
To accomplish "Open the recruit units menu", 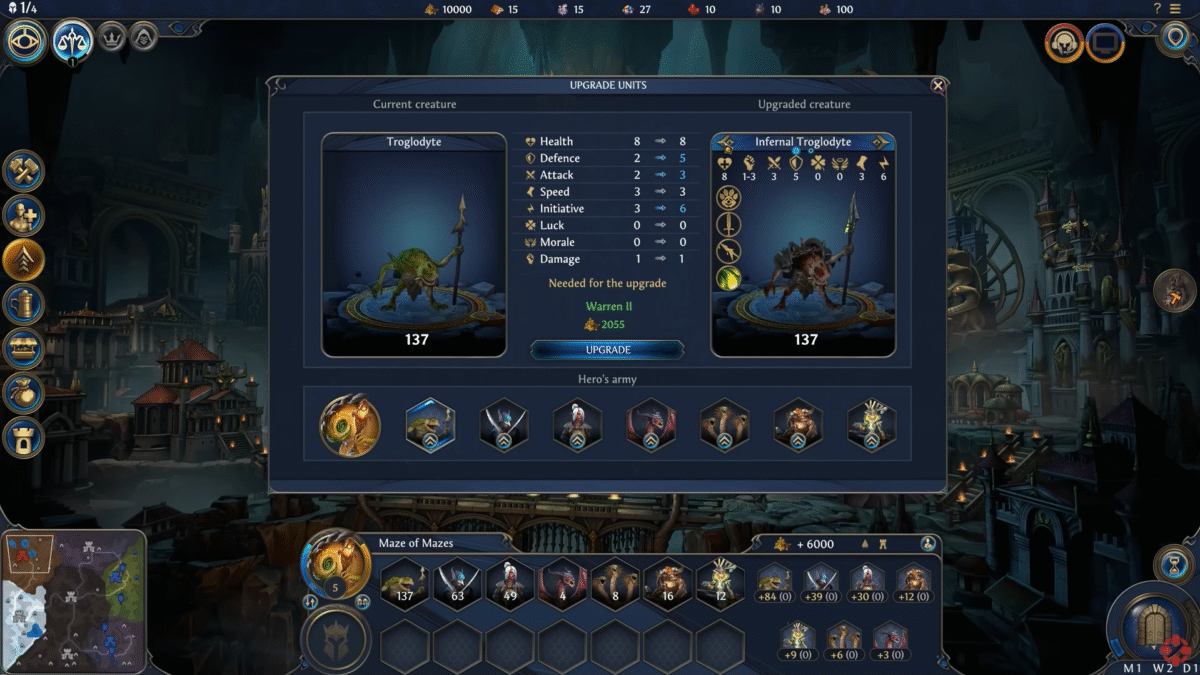I will click(x=22, y=215).
